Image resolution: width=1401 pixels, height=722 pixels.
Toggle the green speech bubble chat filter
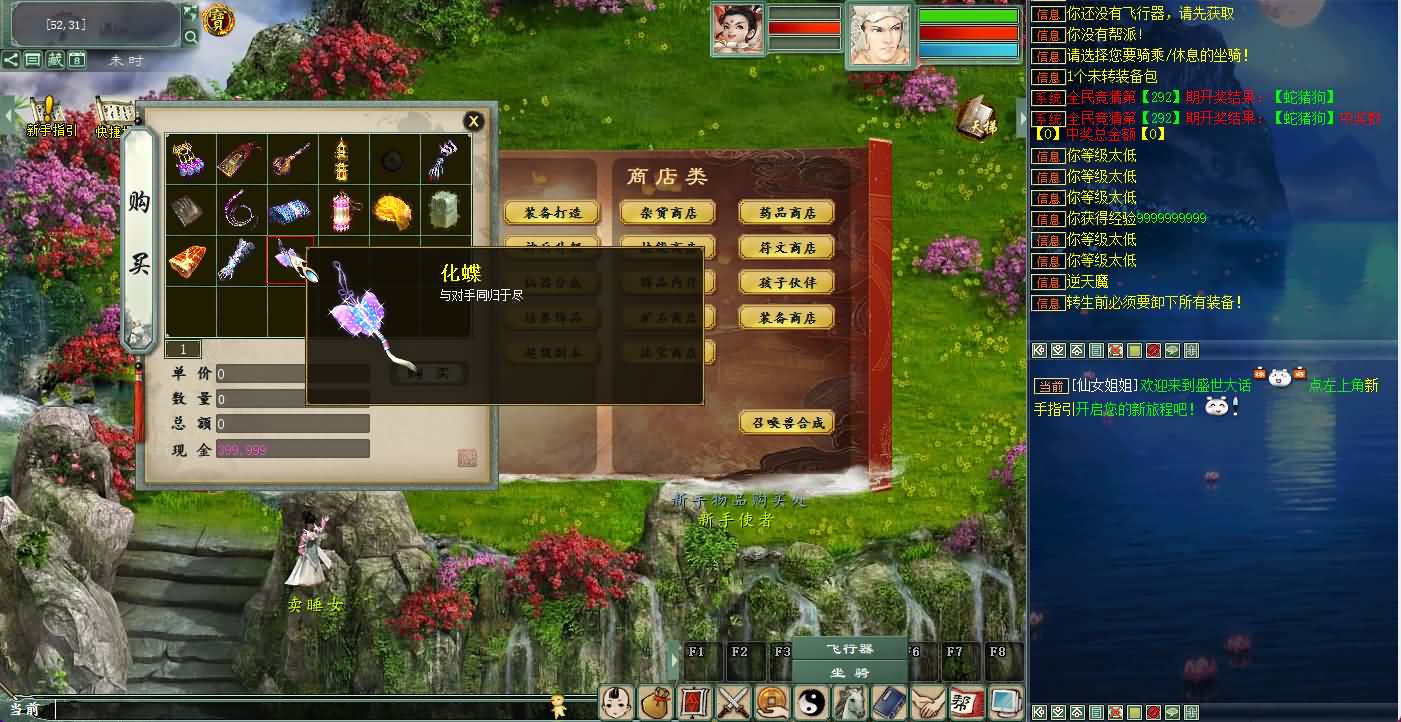point(1171,351)
